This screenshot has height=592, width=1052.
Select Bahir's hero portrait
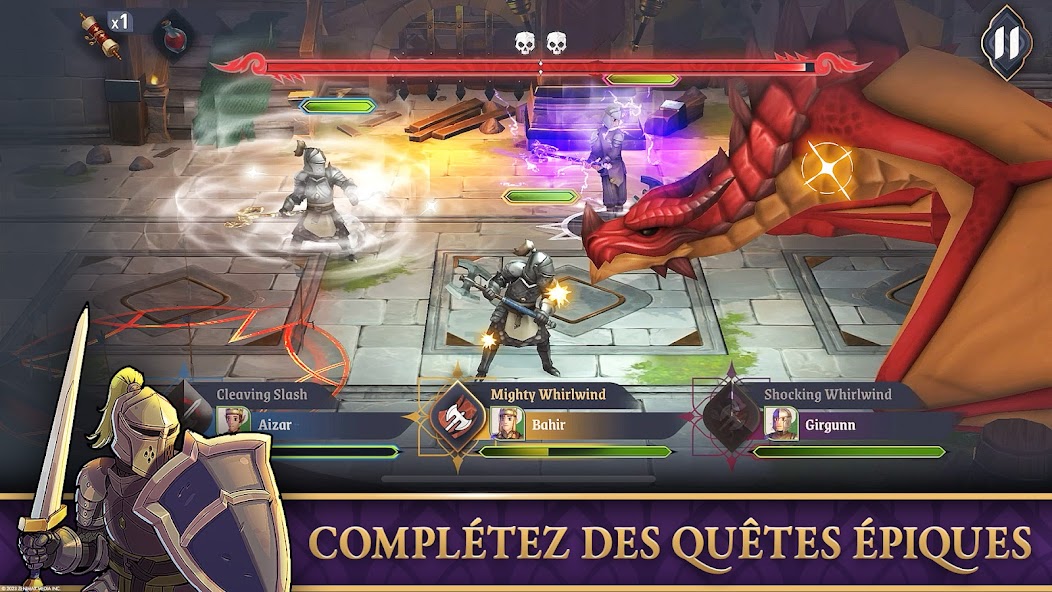507,425
